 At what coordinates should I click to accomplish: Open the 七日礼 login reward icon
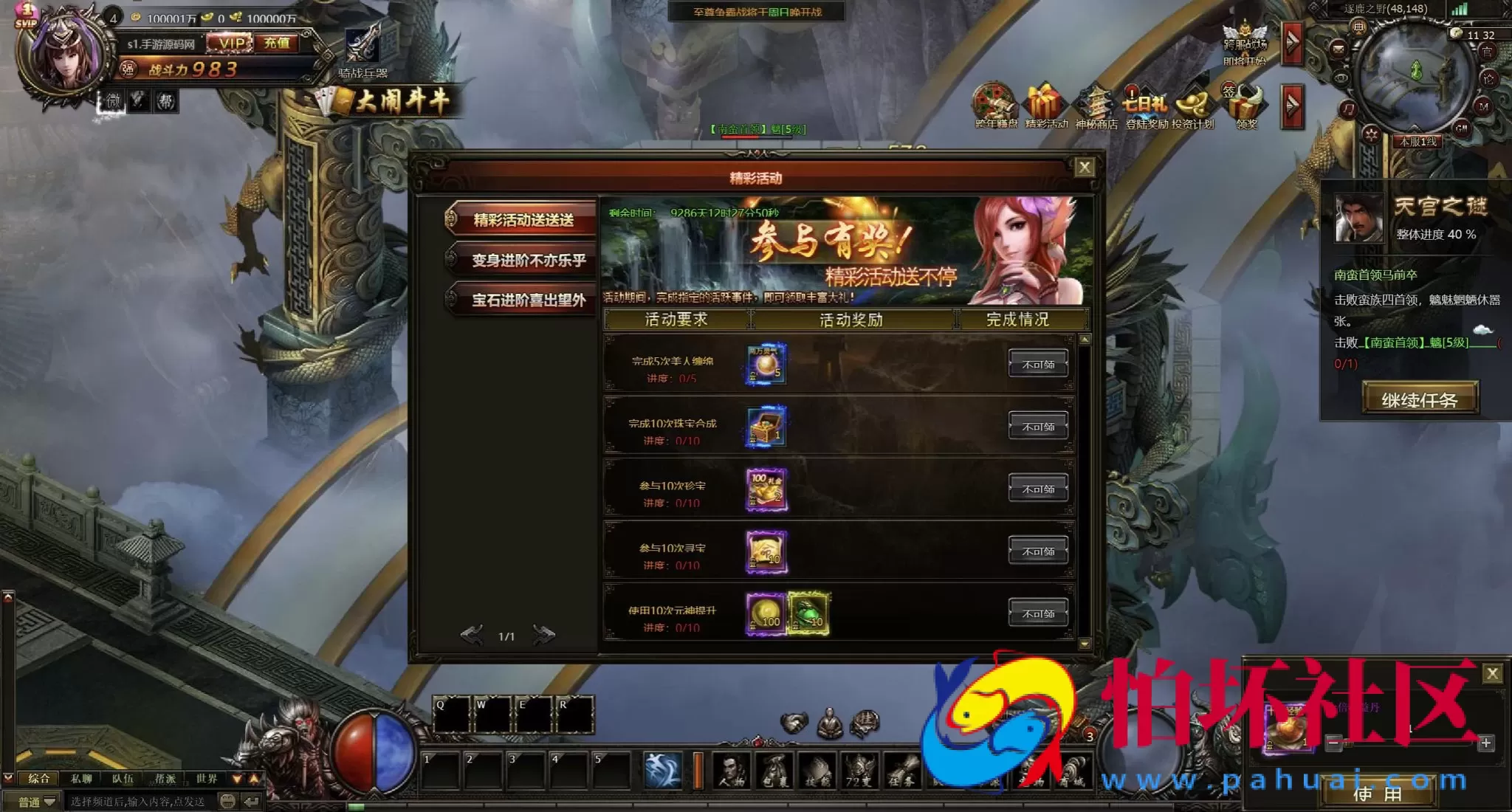pos(1145,106)
